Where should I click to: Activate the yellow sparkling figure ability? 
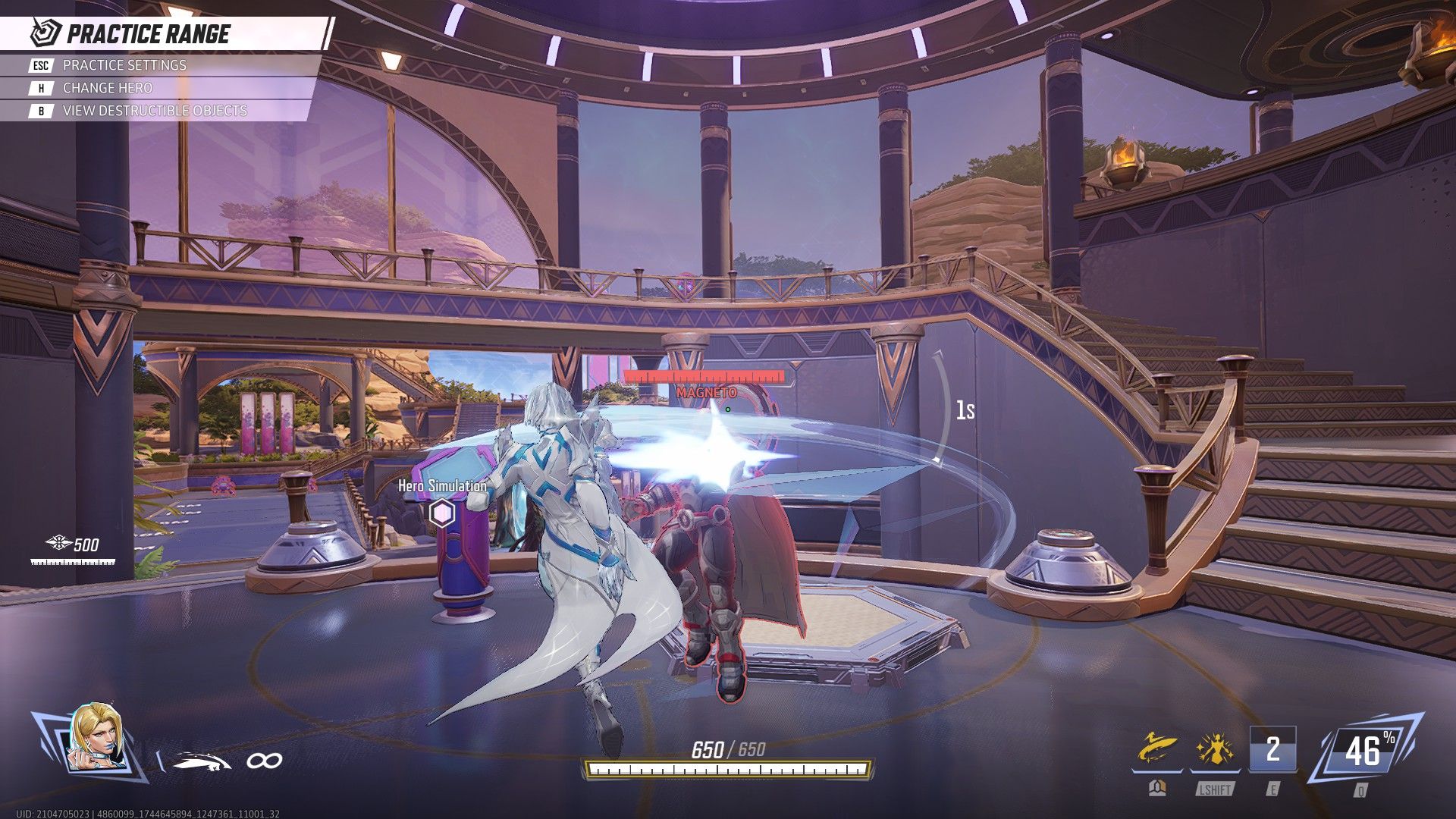(x=1215, y=749)
